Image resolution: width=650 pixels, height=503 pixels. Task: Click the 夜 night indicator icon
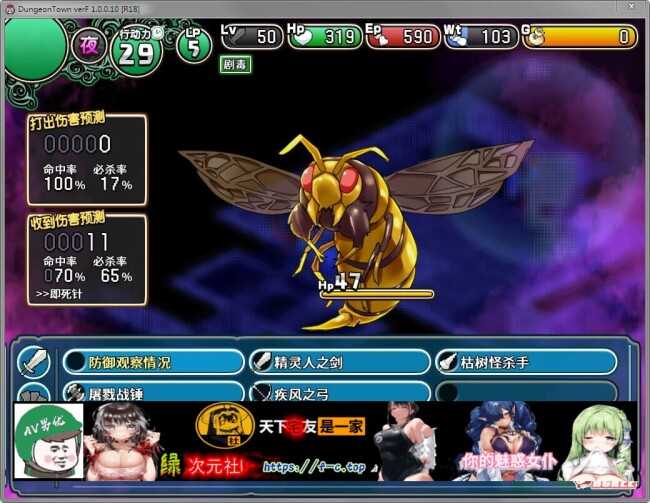point(88,48)
